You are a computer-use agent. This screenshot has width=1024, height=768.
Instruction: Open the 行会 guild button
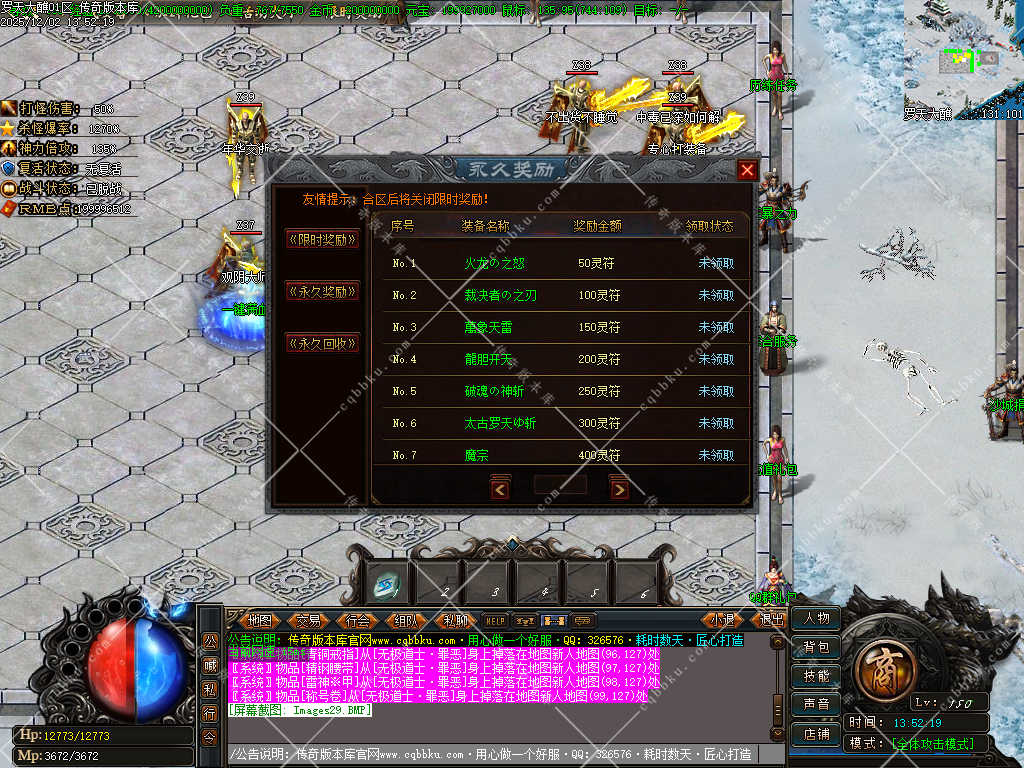tap(358, 620)
